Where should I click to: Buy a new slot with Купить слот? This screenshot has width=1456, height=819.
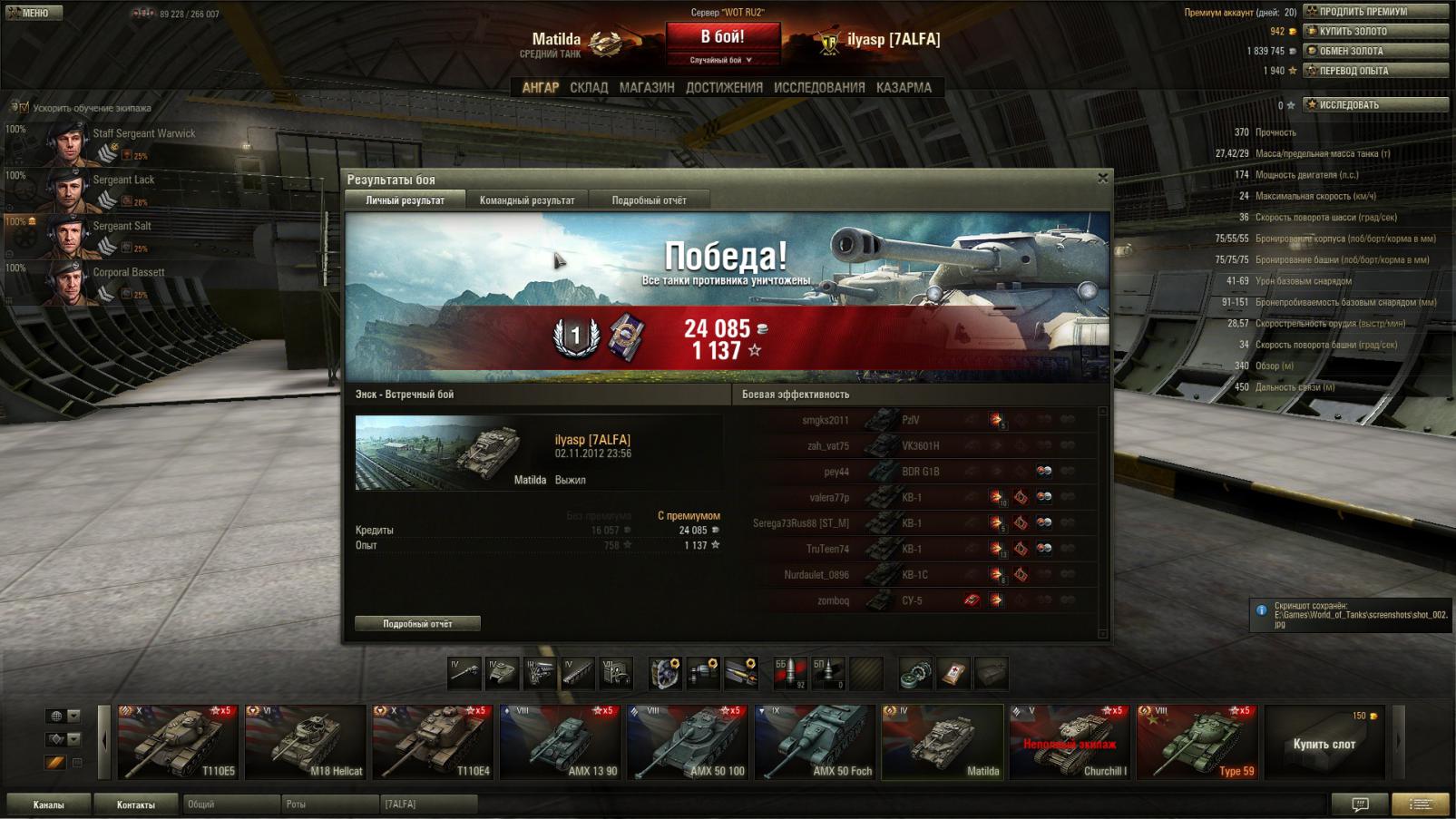pos(1324,744)
